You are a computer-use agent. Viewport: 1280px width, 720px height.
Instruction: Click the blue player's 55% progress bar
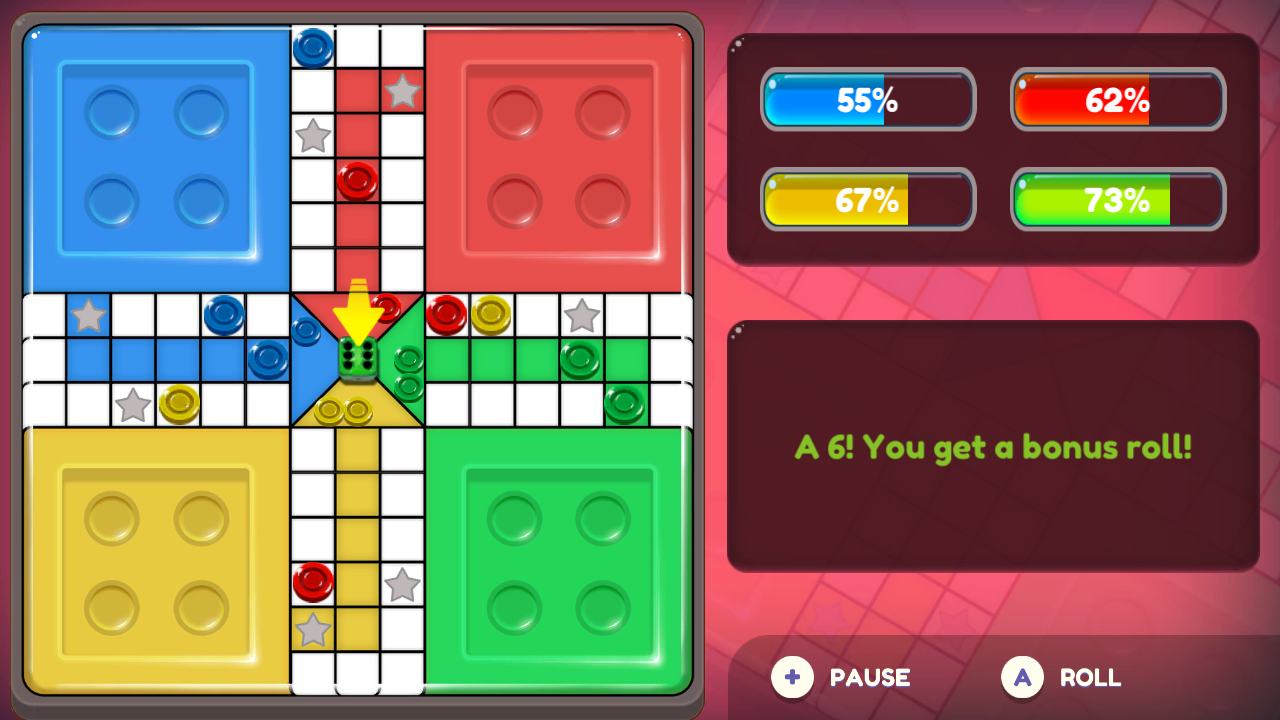coord(868,100)
